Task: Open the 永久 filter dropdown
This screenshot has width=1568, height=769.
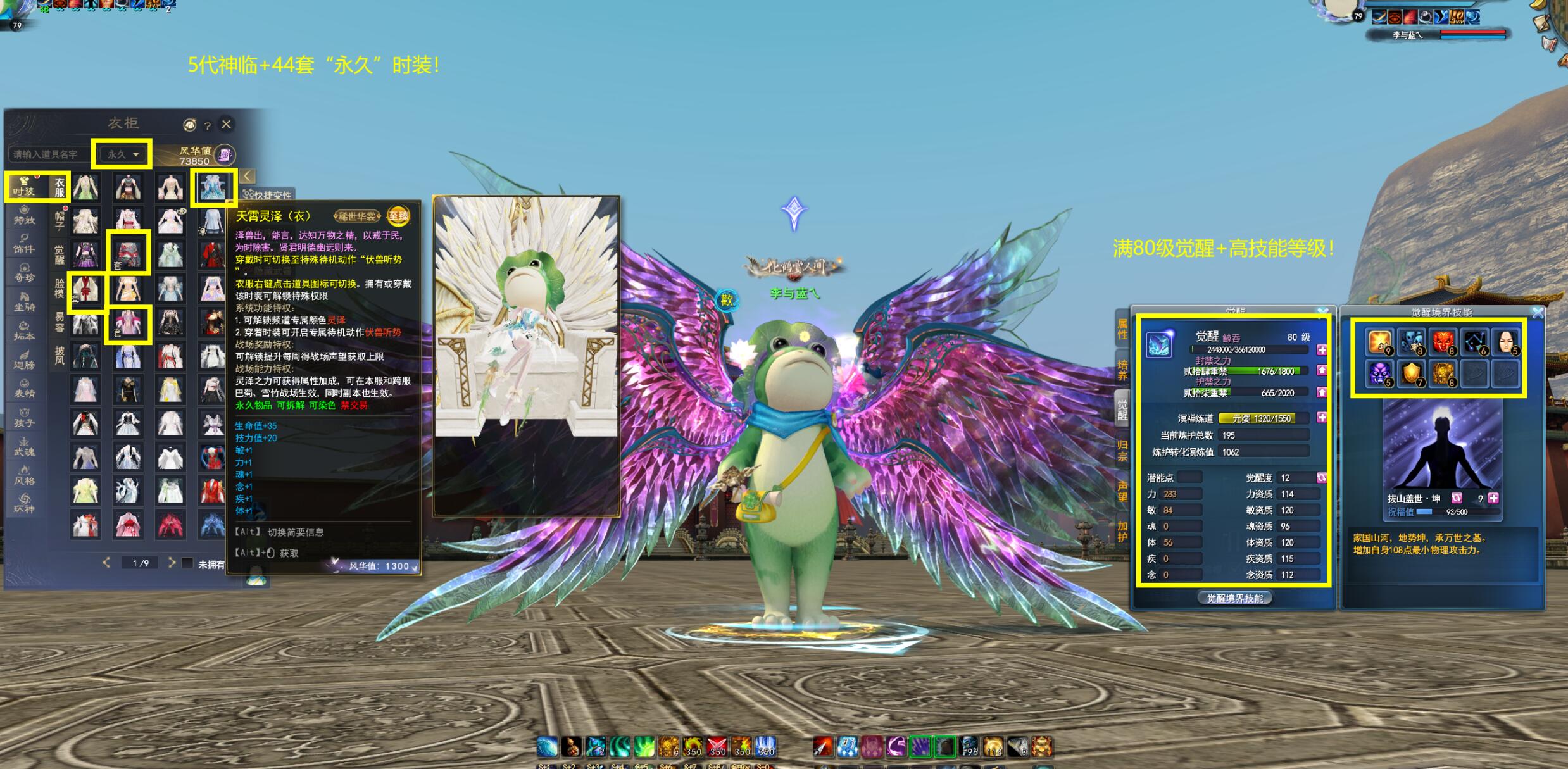Action: coord(123,154)
